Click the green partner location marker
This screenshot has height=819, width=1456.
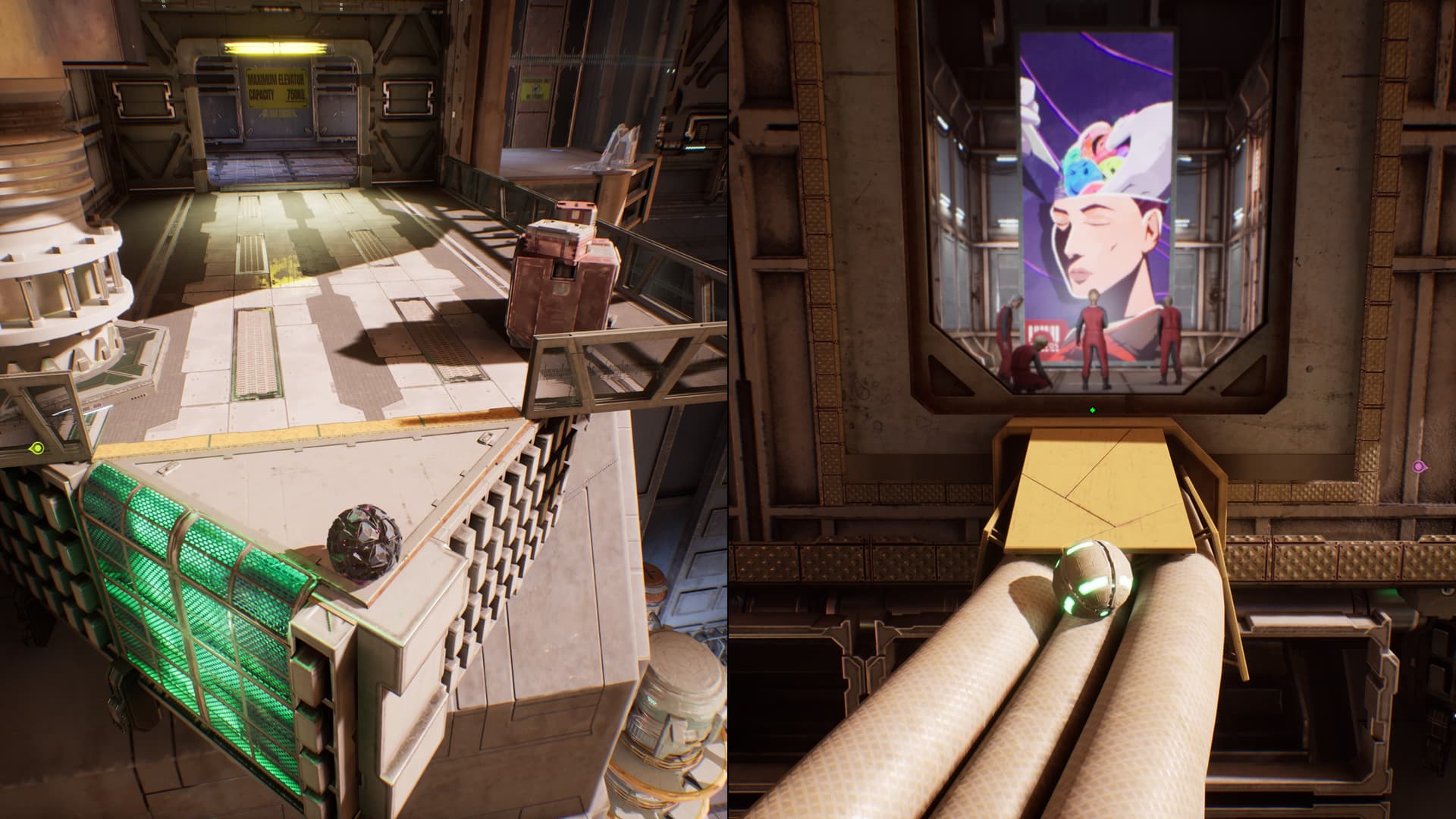36,449
